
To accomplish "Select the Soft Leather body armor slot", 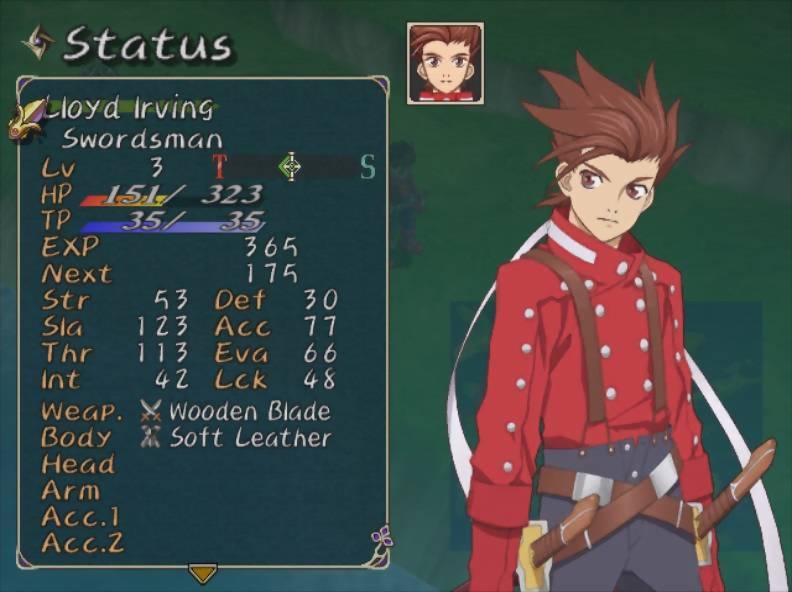I will (249, 438).
